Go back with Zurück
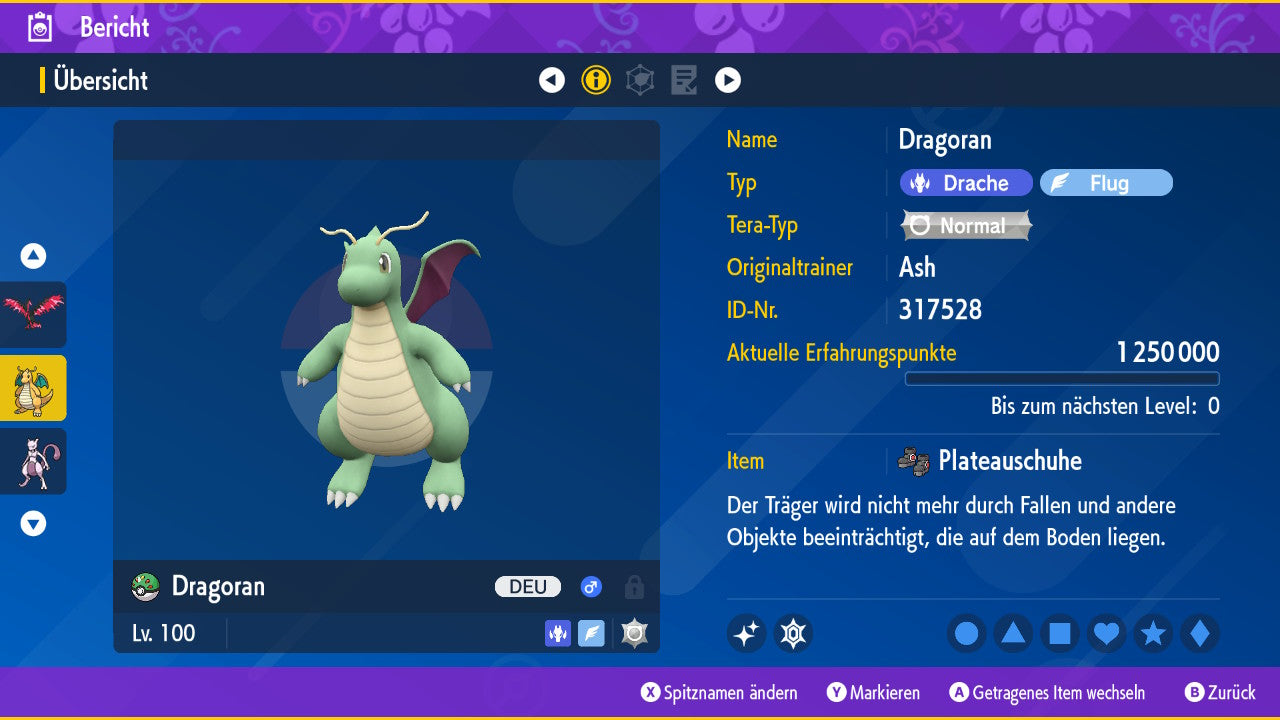This screenshot has width=1280, height=720. pyautogui.click(x=1220, y=693)
